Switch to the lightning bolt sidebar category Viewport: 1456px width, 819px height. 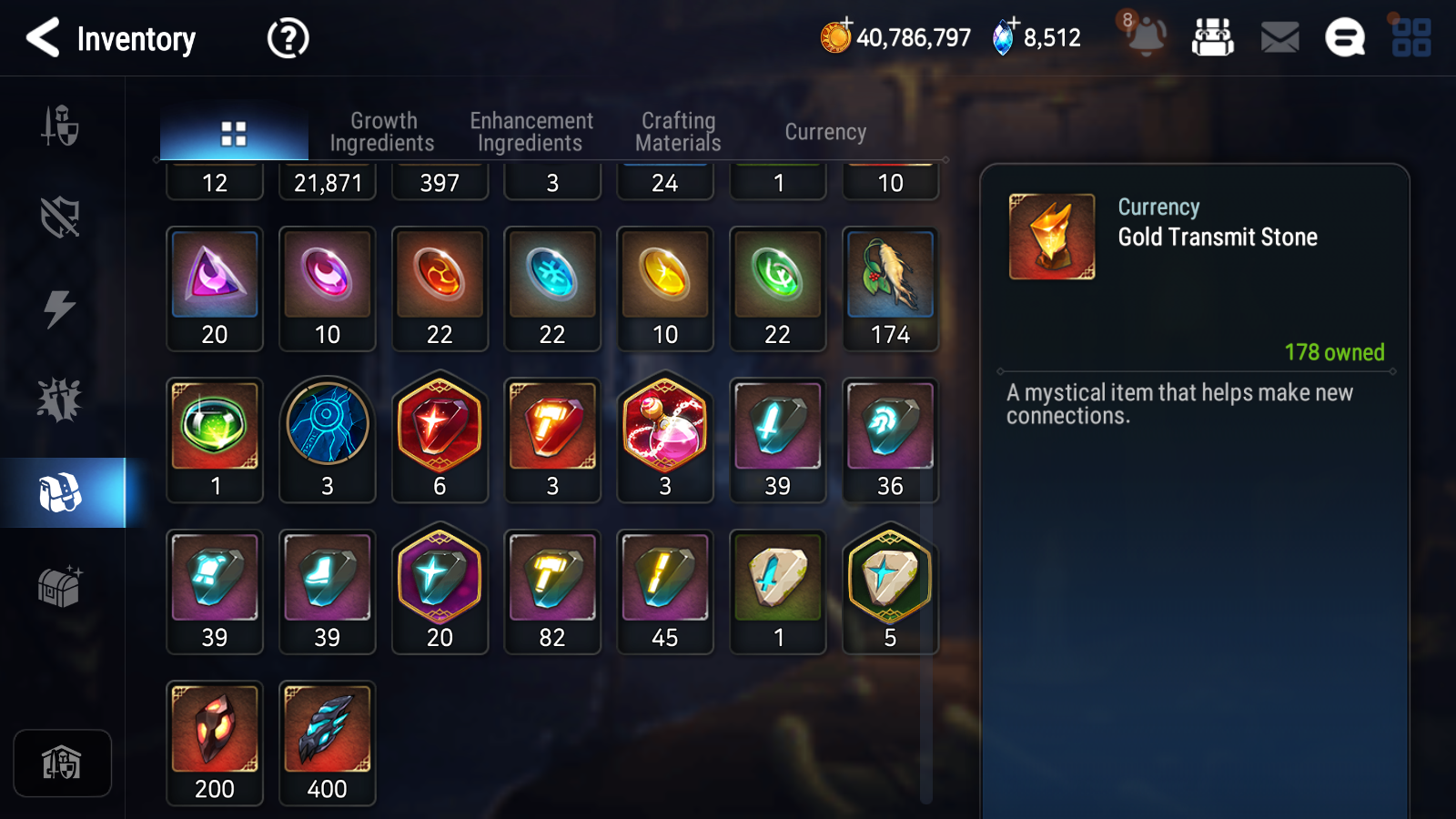[60, 308]
